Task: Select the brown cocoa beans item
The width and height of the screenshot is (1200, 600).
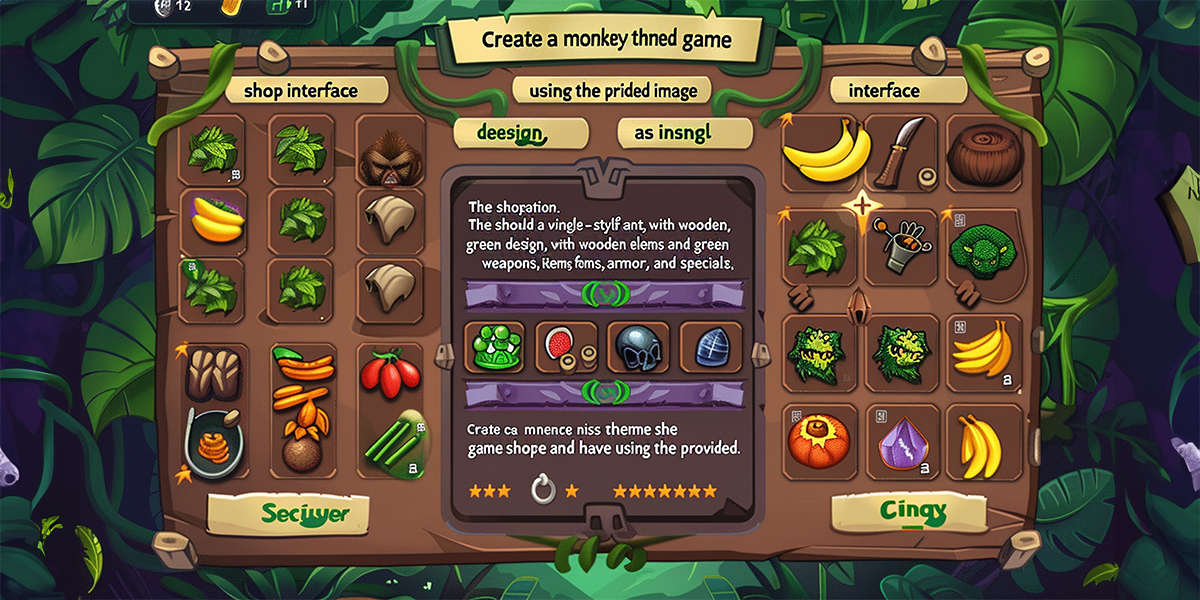Action: pos(212,372)
